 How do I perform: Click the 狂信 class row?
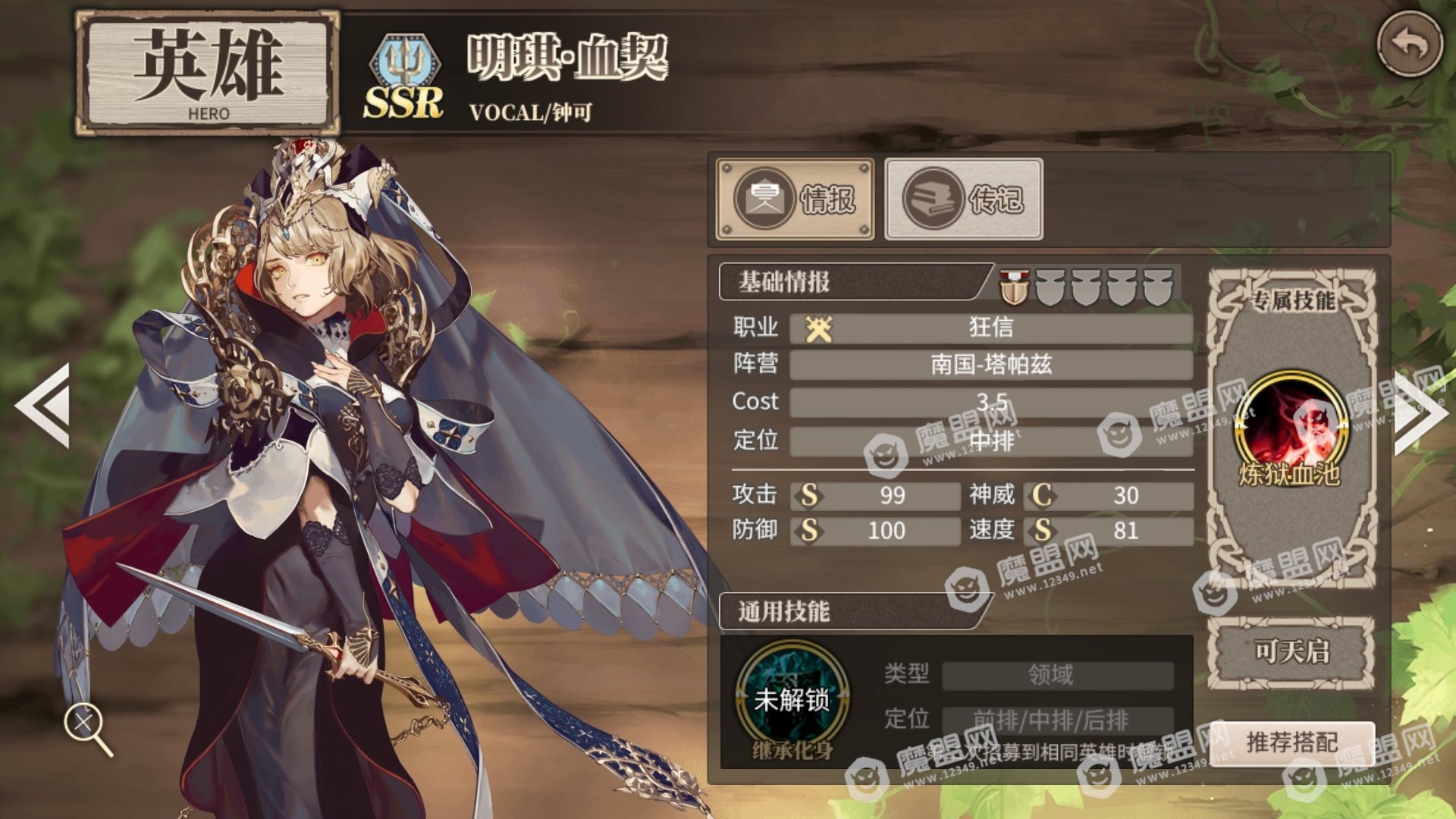(990, 328)
